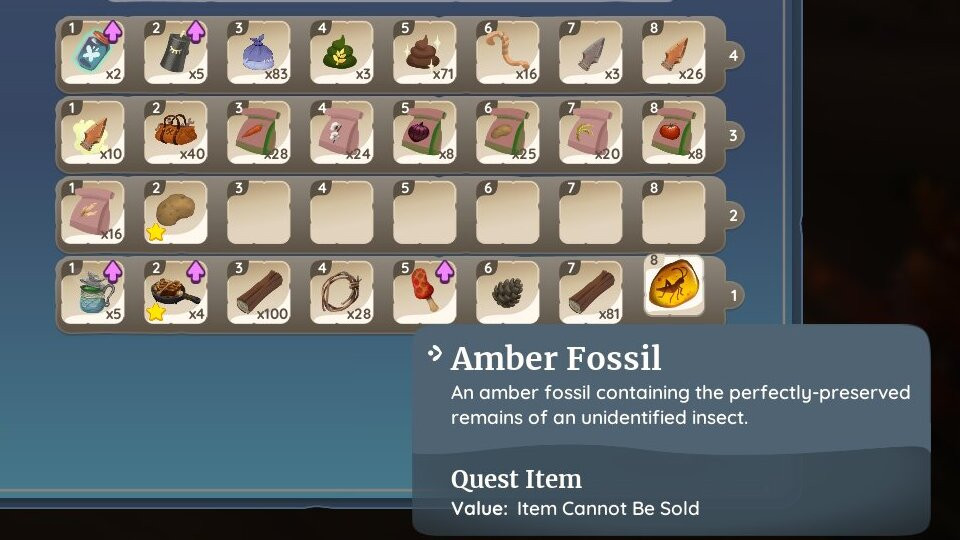The height and width of the screenshot is (540, 960).
Task: Choose the banana seed packet
Action: (x=591, y=133)
